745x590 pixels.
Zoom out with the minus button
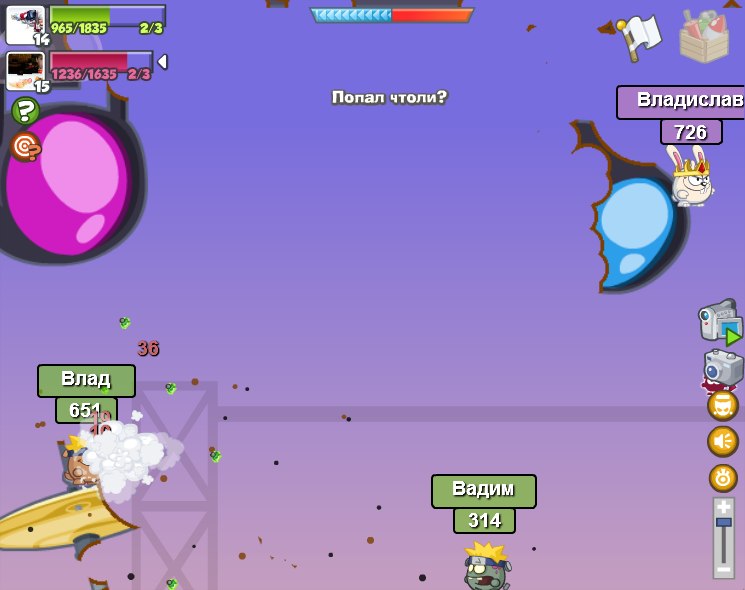coord(723,570)
